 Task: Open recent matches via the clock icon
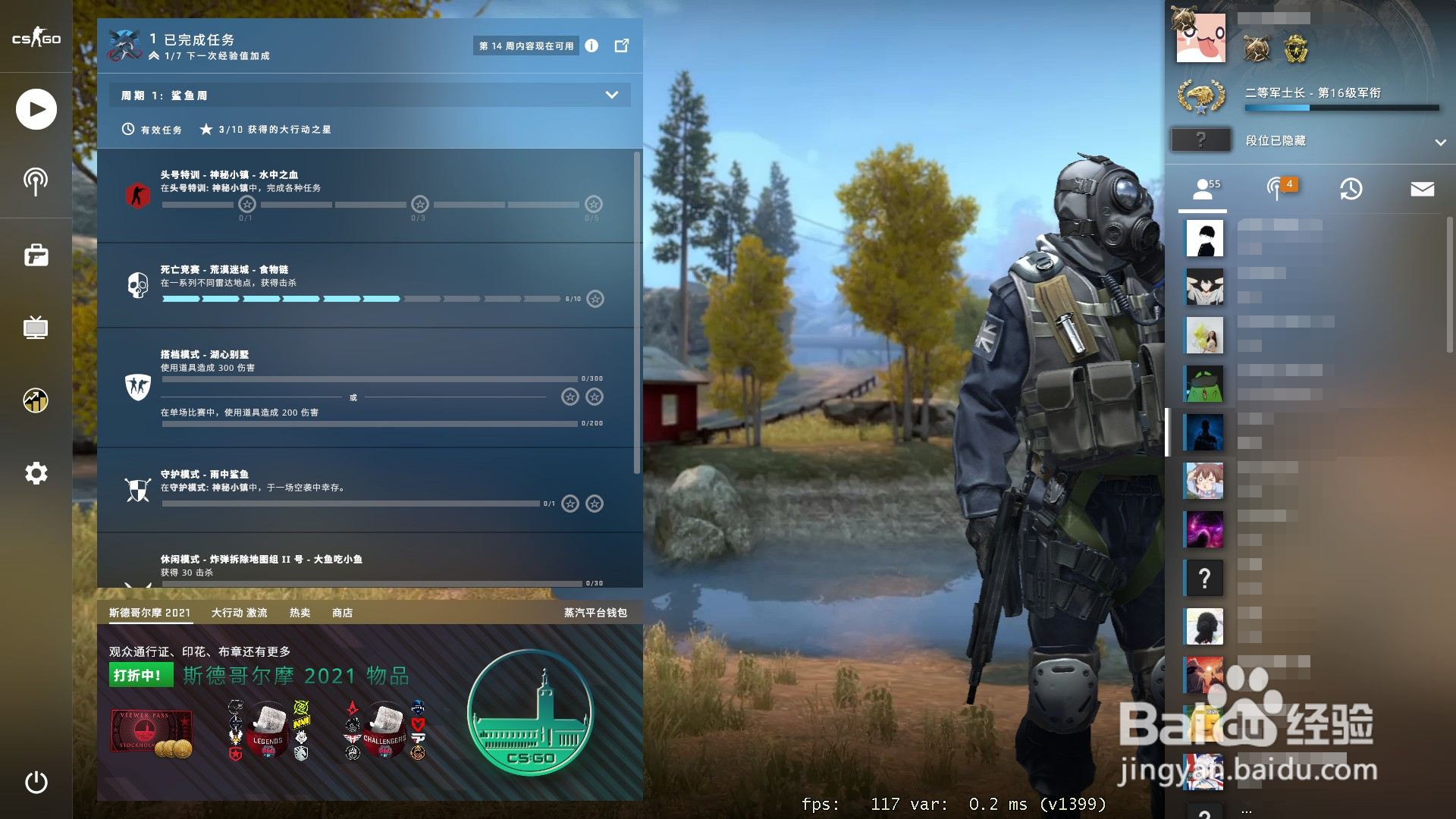click(1350, 188)
